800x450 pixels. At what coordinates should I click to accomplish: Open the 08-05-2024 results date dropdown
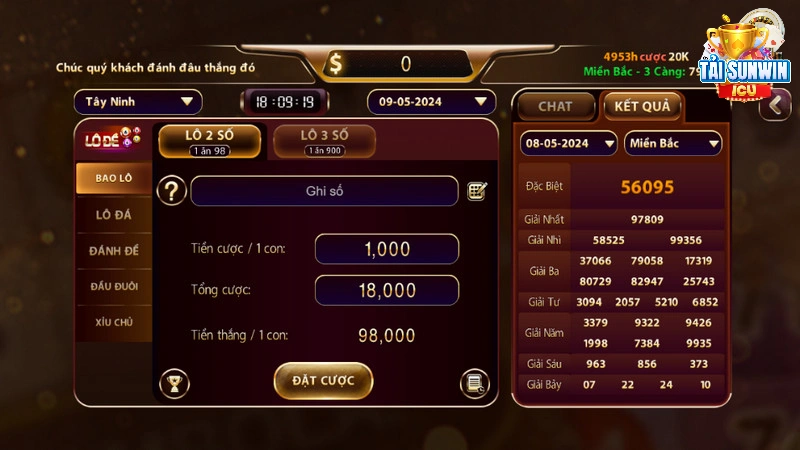coord(568,143)
